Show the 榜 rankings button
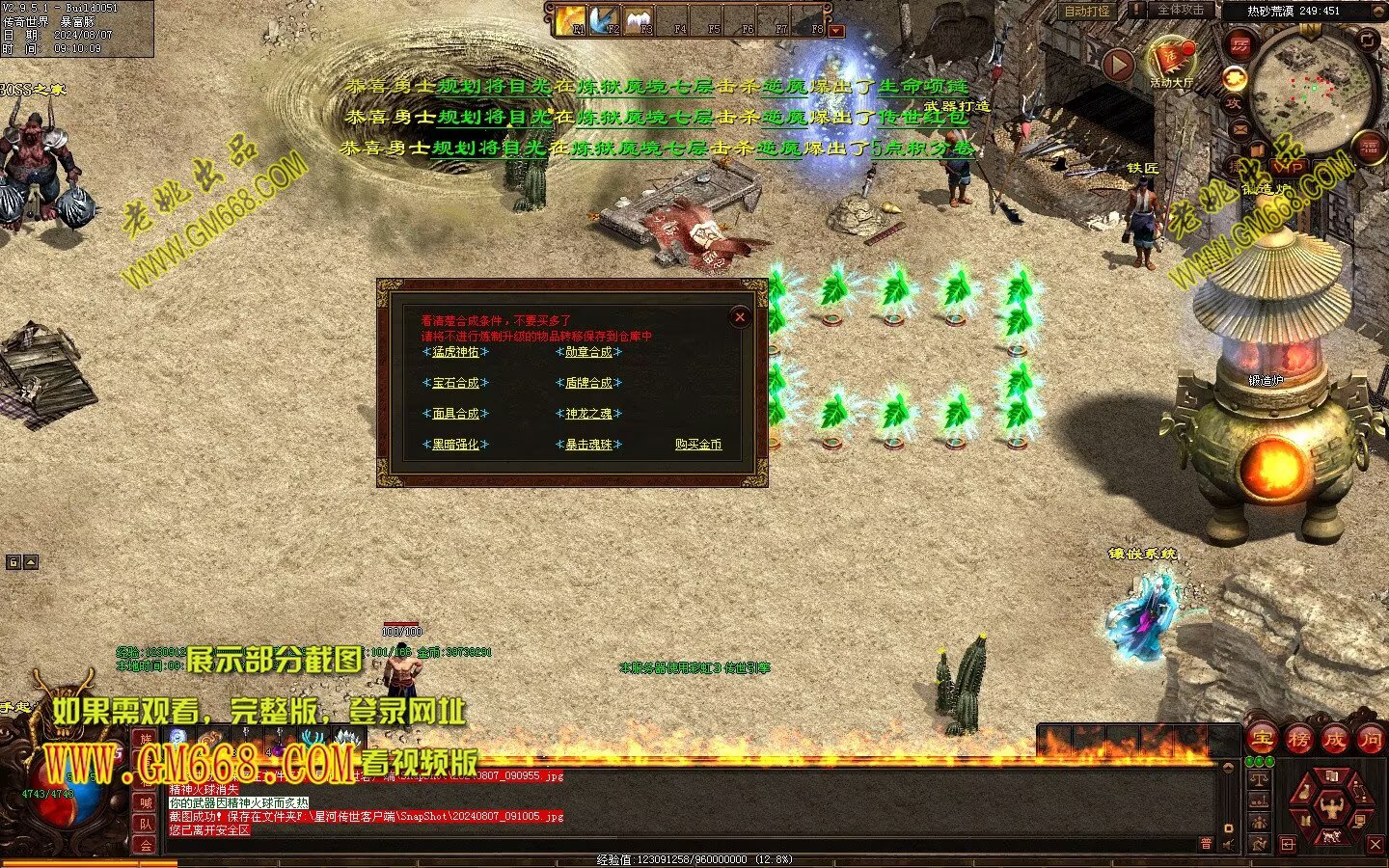1389x868 pixels. click(1298, 740)
